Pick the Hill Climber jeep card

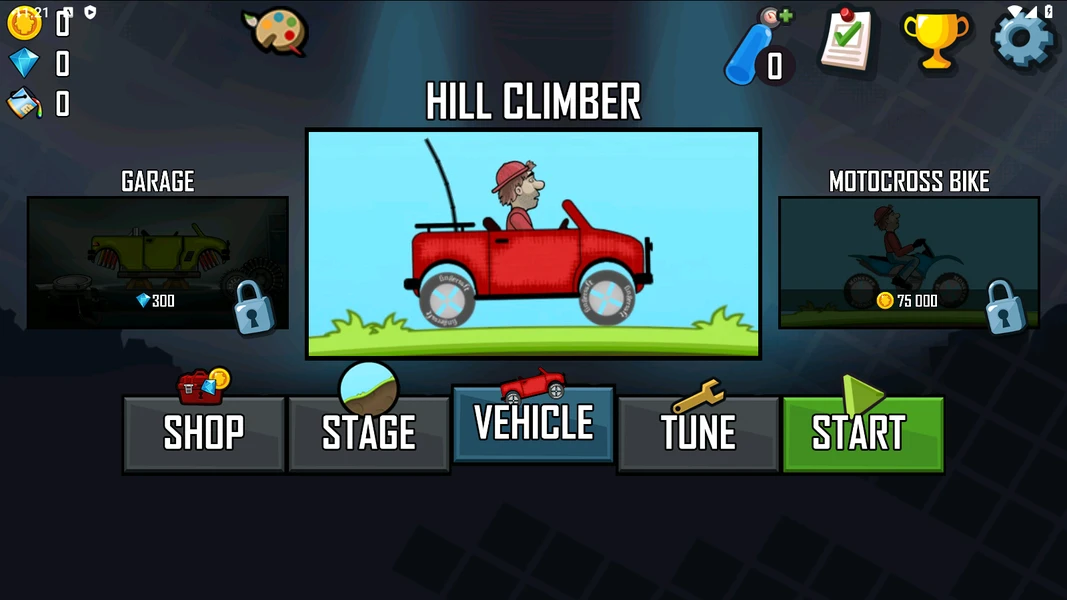coord(533,244)
